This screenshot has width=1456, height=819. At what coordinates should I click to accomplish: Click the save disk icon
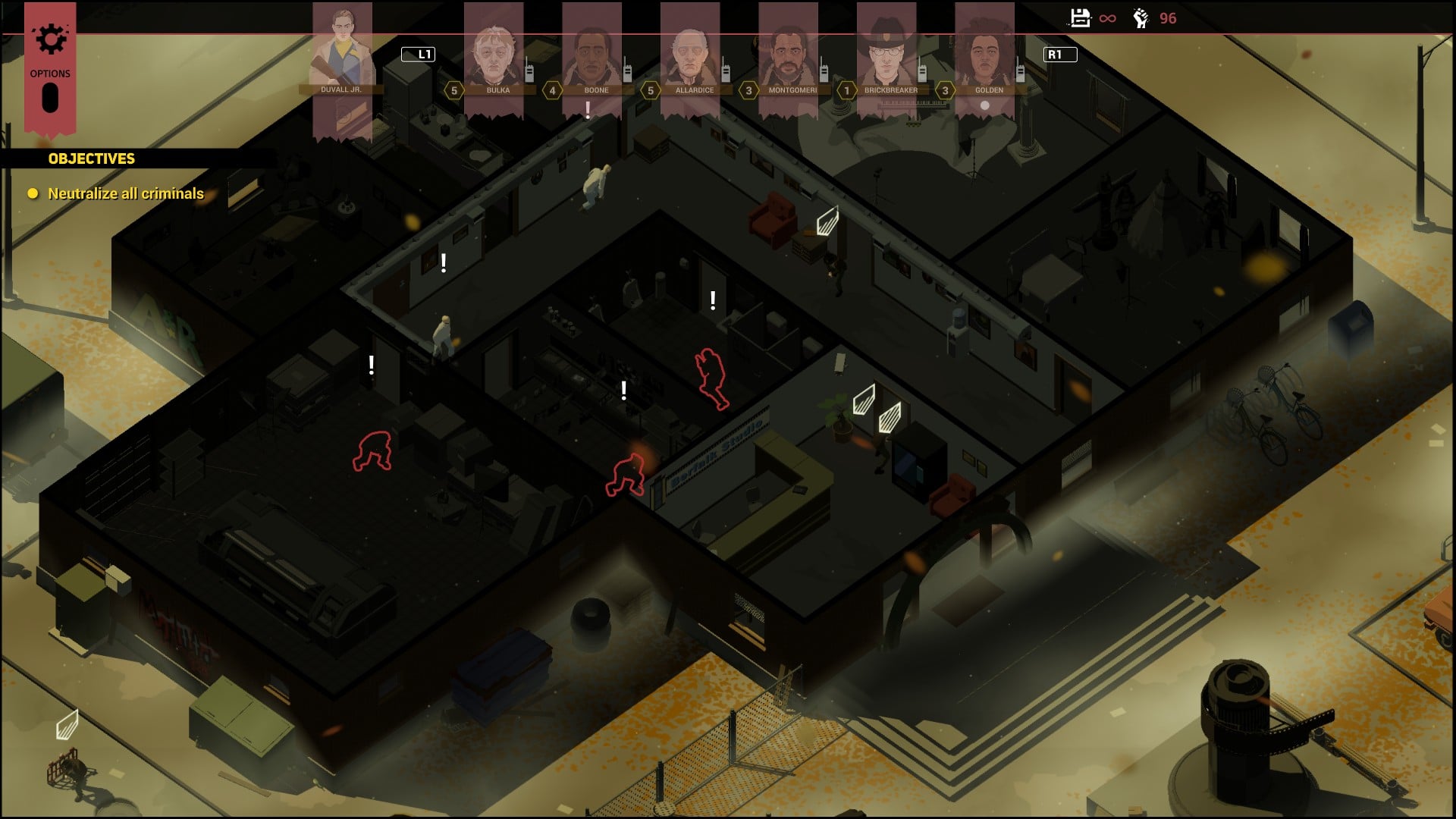tap(1080, 17)
